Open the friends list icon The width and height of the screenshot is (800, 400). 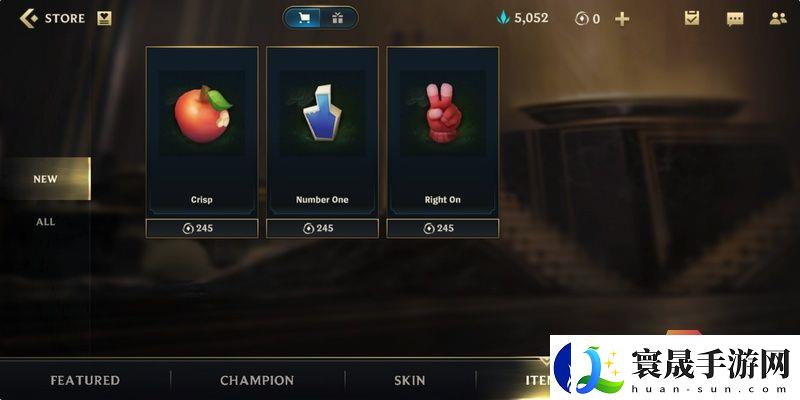[x=778, y=18]
